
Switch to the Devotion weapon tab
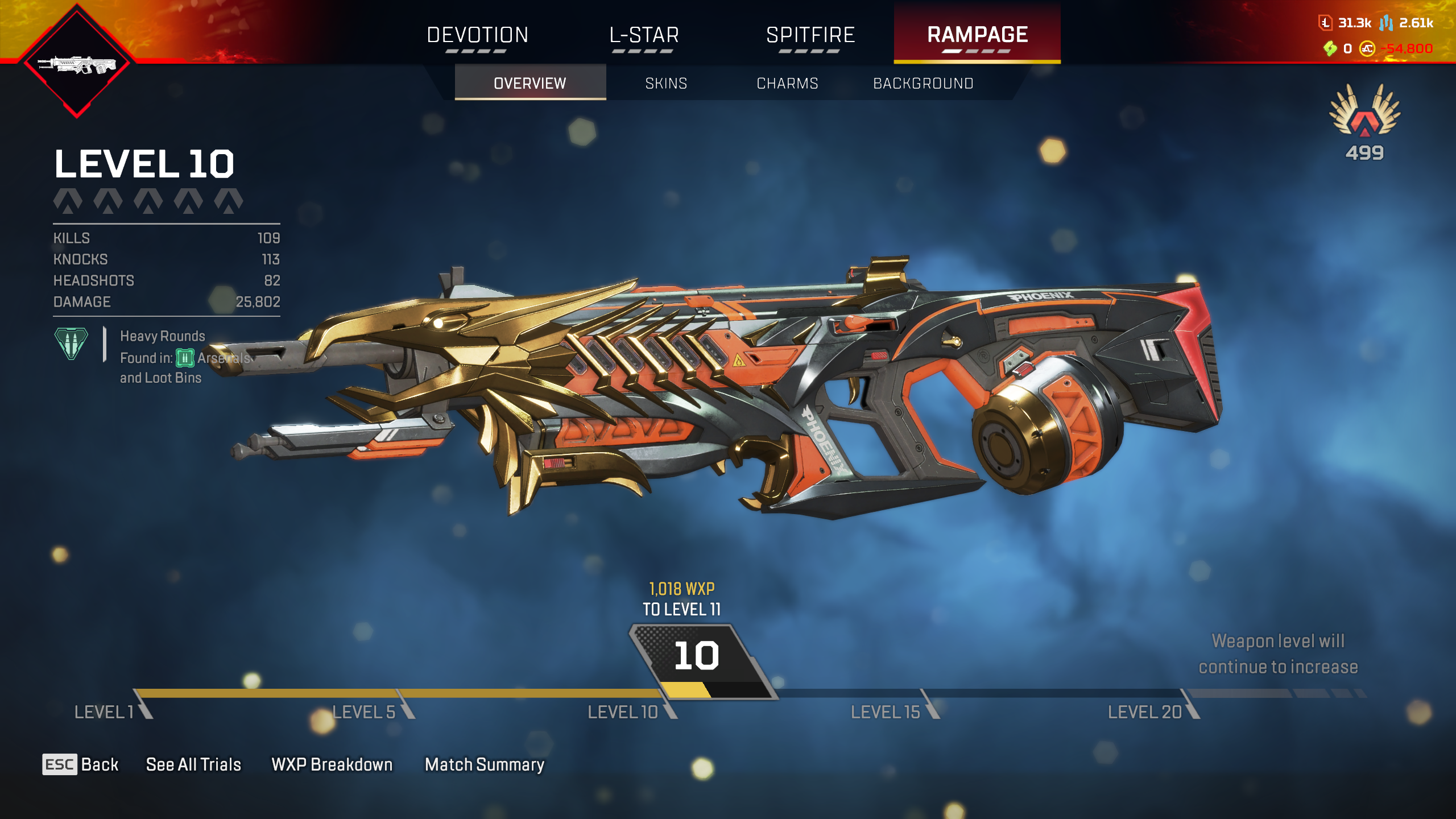pyautogui.click(x=478, y=35)
